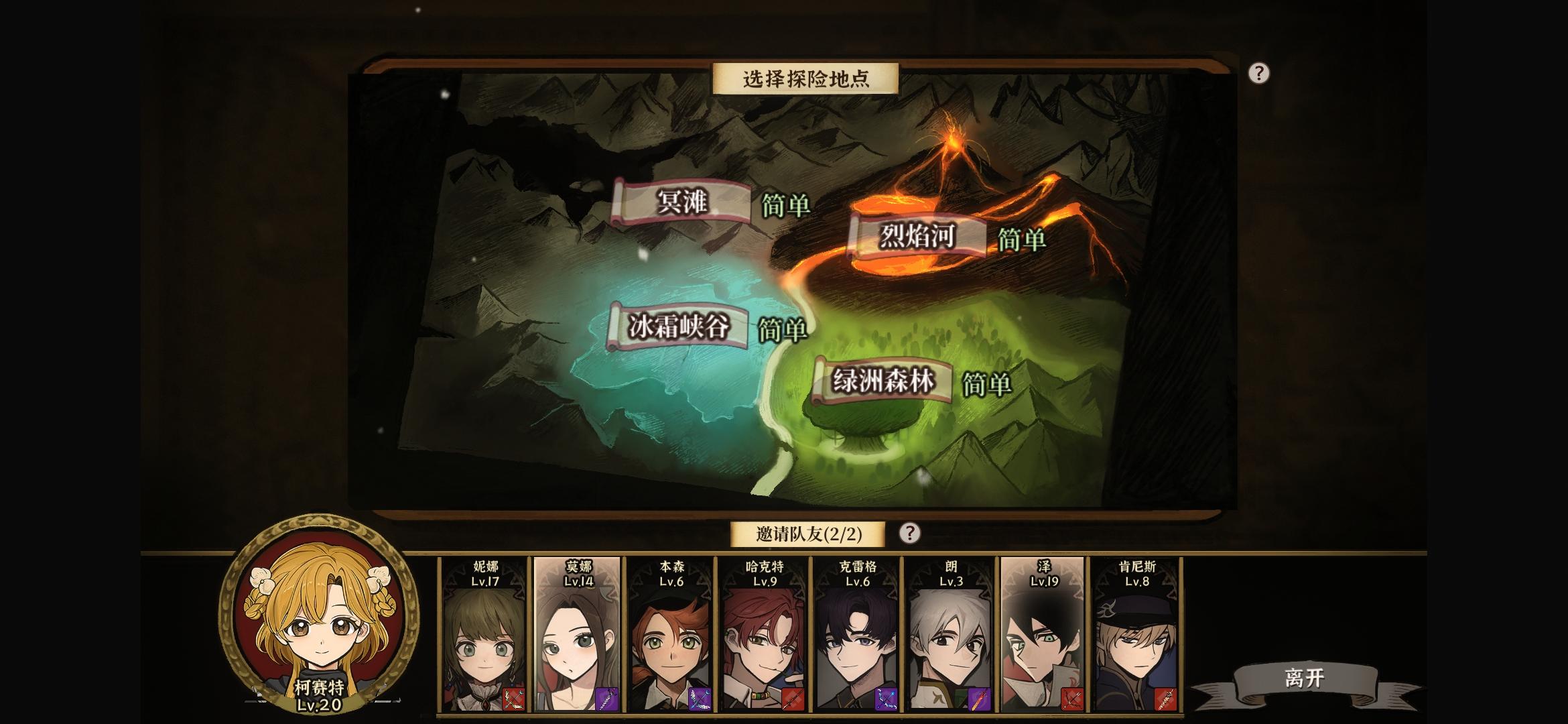Click the 选择探险地点 title banner
The image size is (1568, 724).
pyautogui.click(x=804, y=78)
